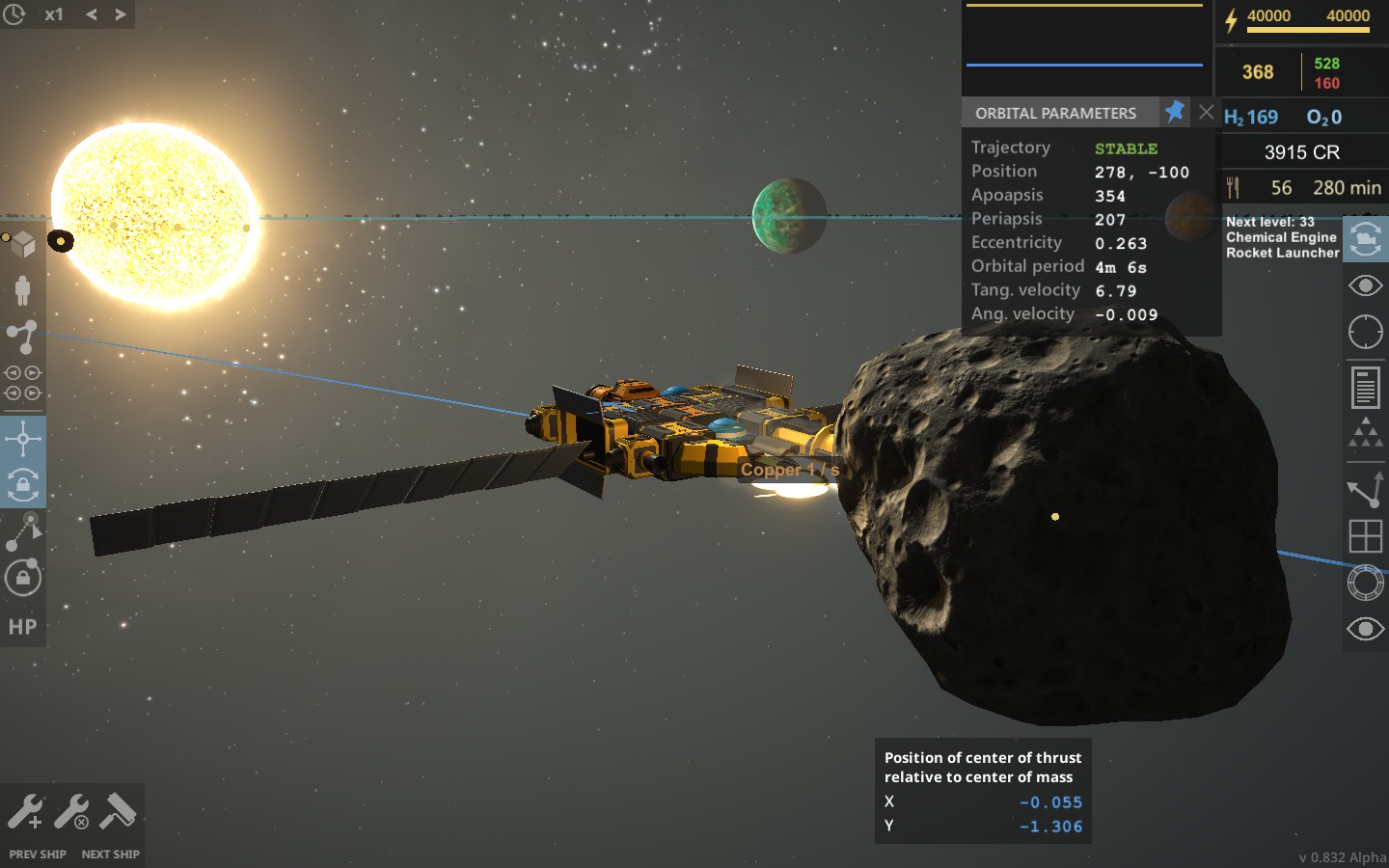
Task: Activate the center of mass gizmo tool
Action: click(24, 439)
